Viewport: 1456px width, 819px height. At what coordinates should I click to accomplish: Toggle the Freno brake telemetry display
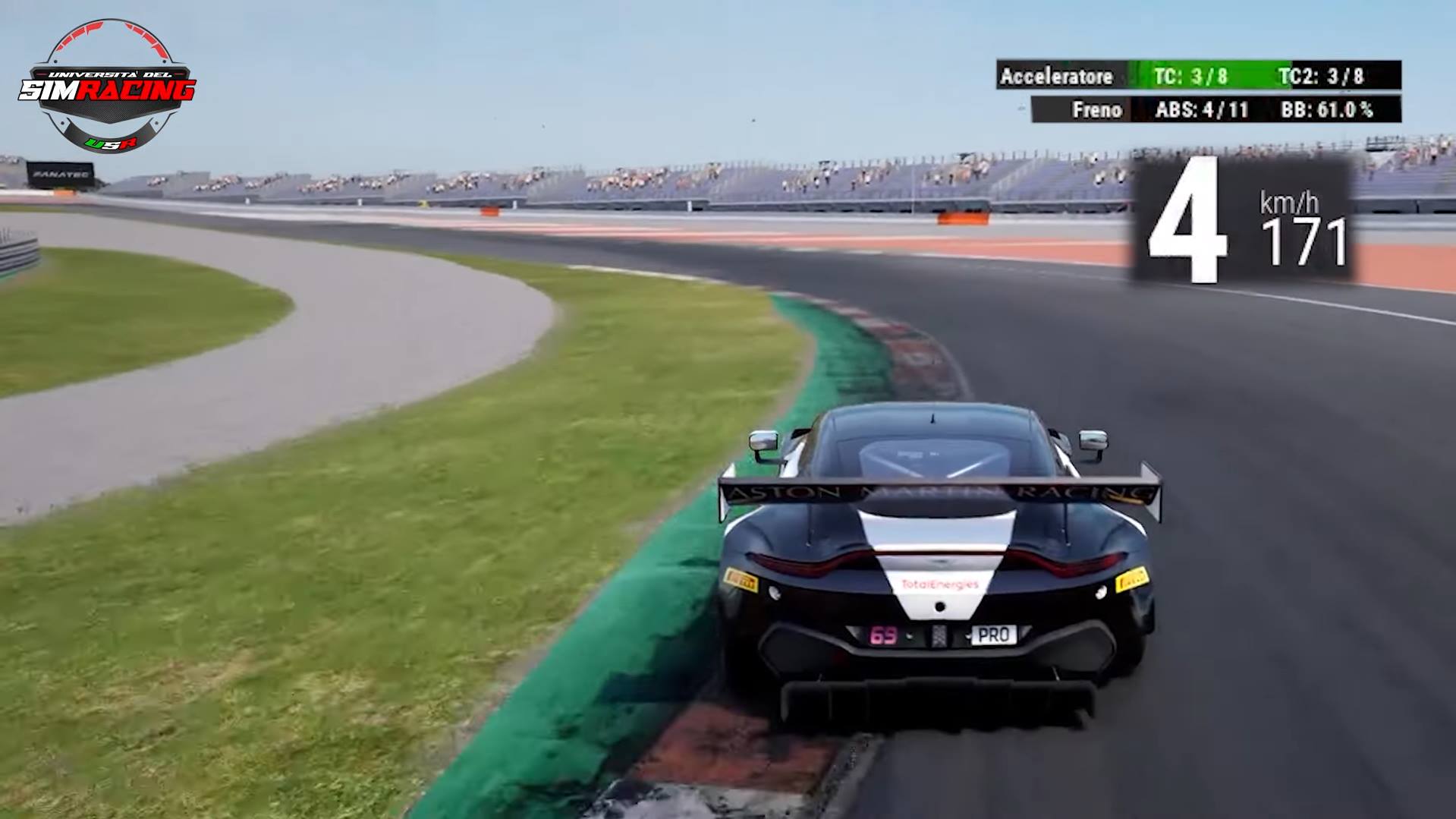(1098, 110)
